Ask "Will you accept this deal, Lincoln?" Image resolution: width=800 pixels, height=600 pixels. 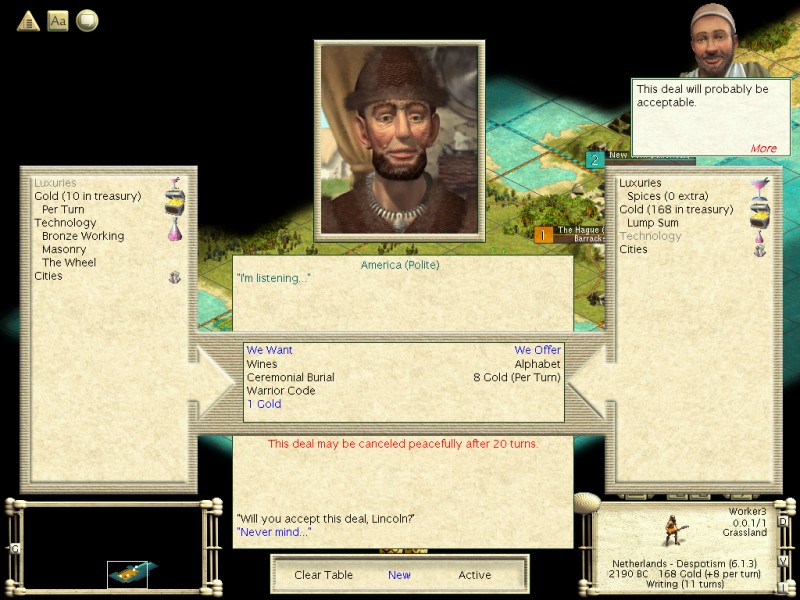click(325, 518)
